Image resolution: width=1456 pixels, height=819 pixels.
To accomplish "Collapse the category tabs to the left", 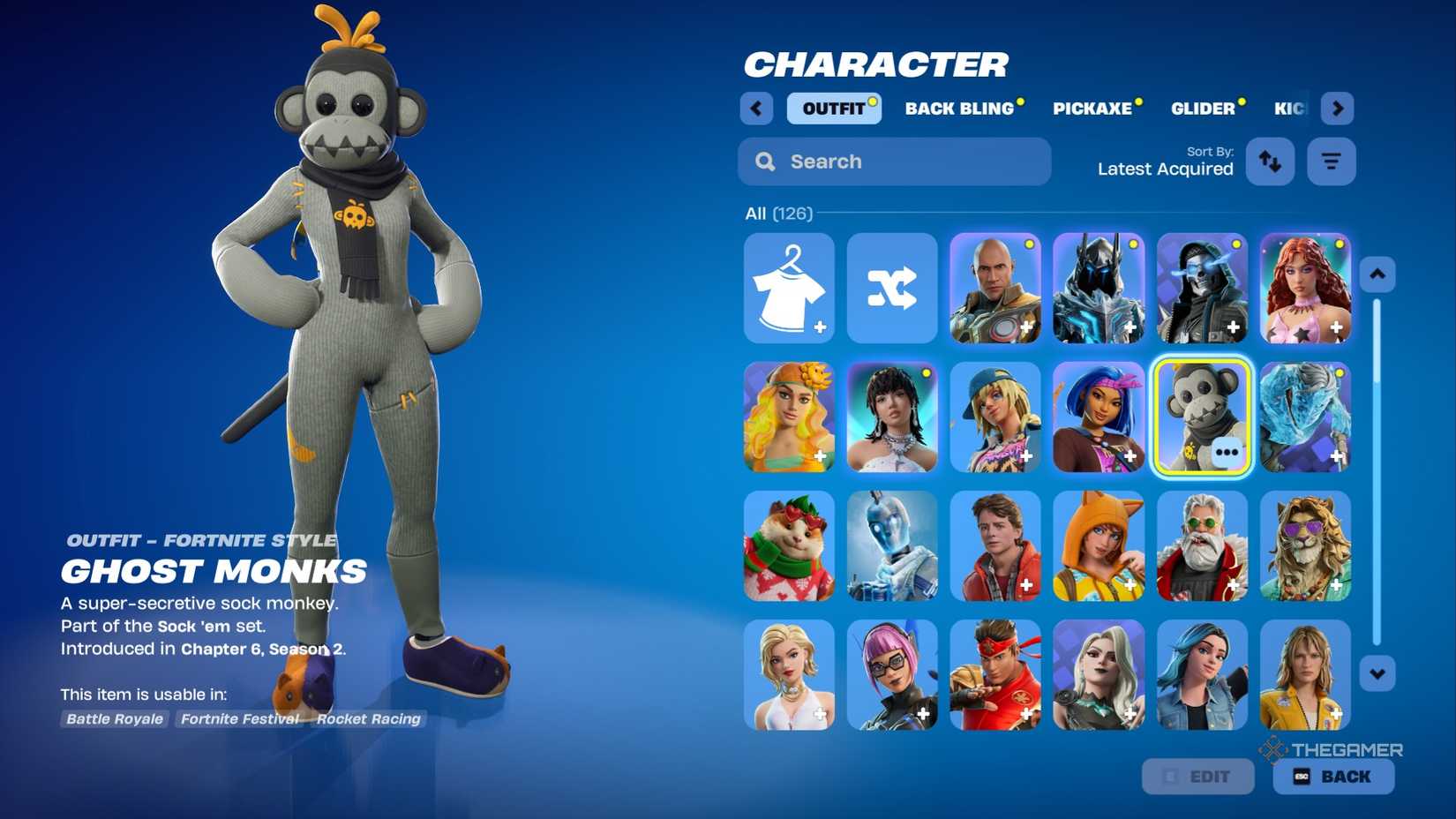I will click(x=756, y=108).
